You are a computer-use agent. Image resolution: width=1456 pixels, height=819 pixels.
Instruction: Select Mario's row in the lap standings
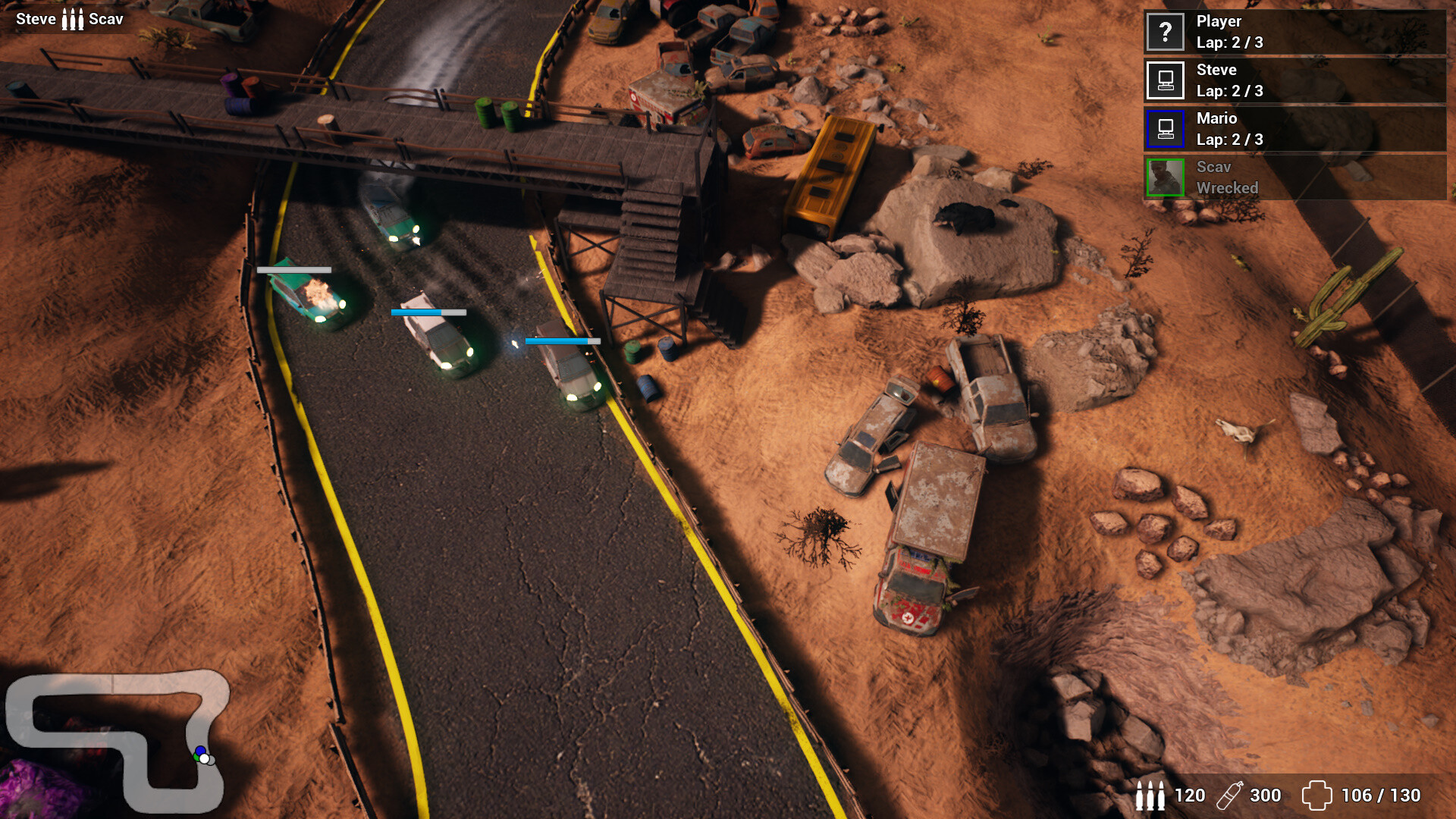(x=1294, y=129)
